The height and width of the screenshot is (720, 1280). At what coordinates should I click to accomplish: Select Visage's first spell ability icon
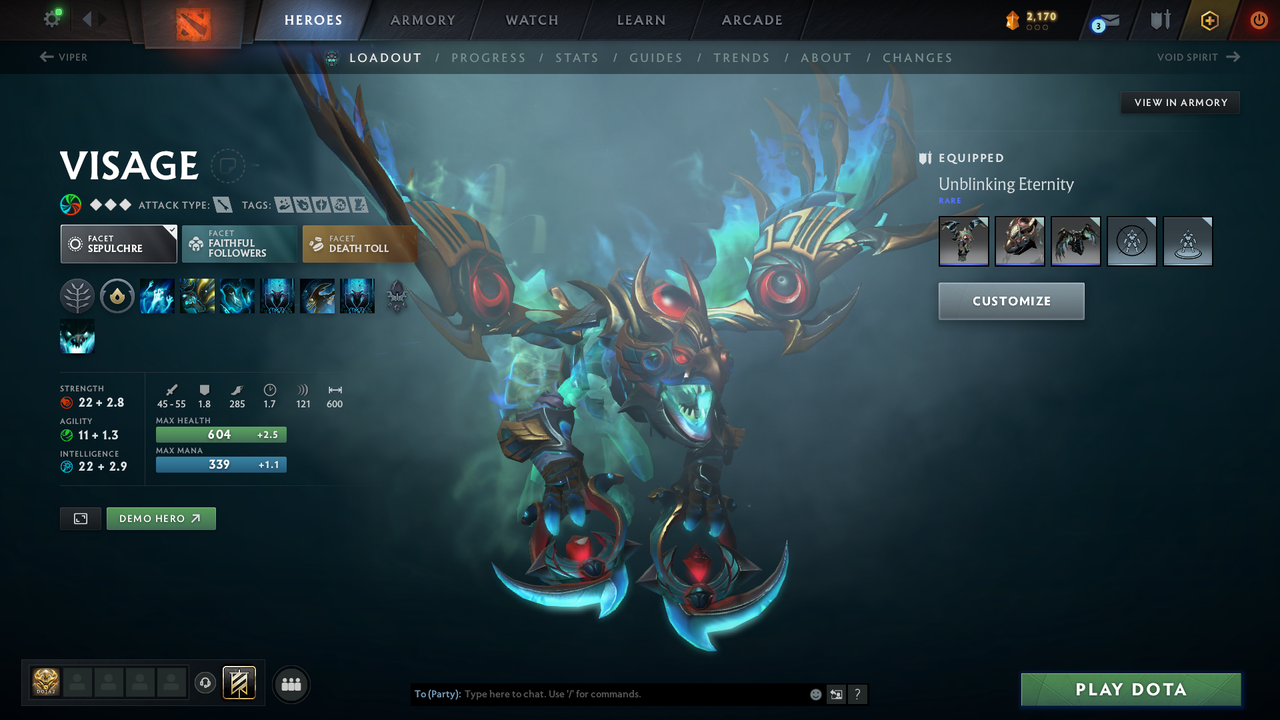click(x=157, y=296)
